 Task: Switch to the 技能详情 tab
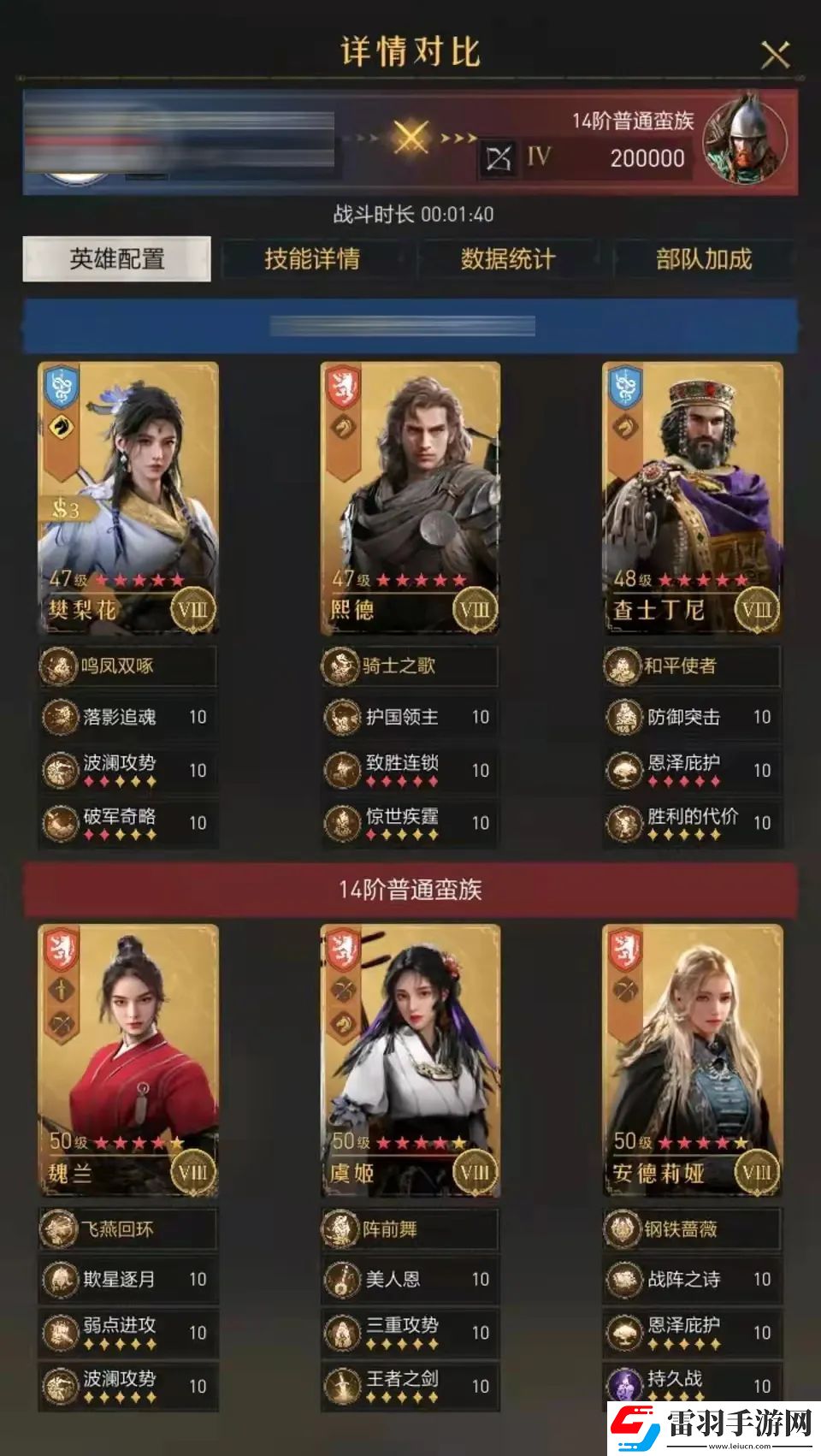click(x=311, y=258)
